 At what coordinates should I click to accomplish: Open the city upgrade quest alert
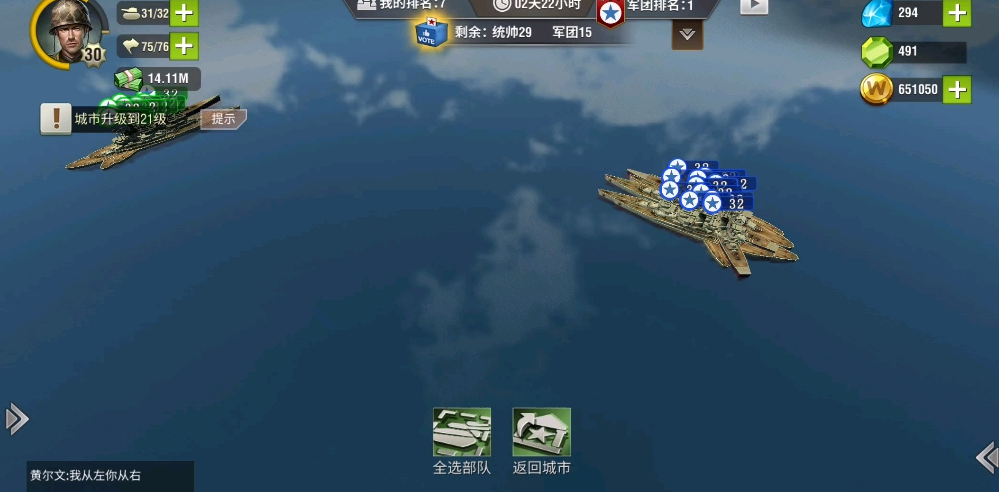pyautogui.click(x=56, y=119)
